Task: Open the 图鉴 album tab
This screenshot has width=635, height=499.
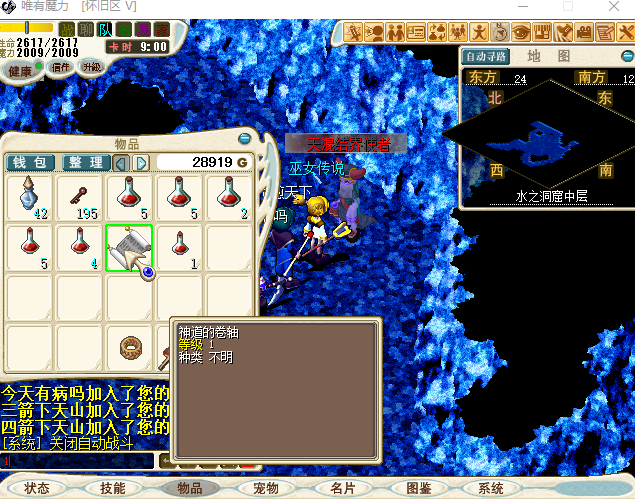Action: 419,488
